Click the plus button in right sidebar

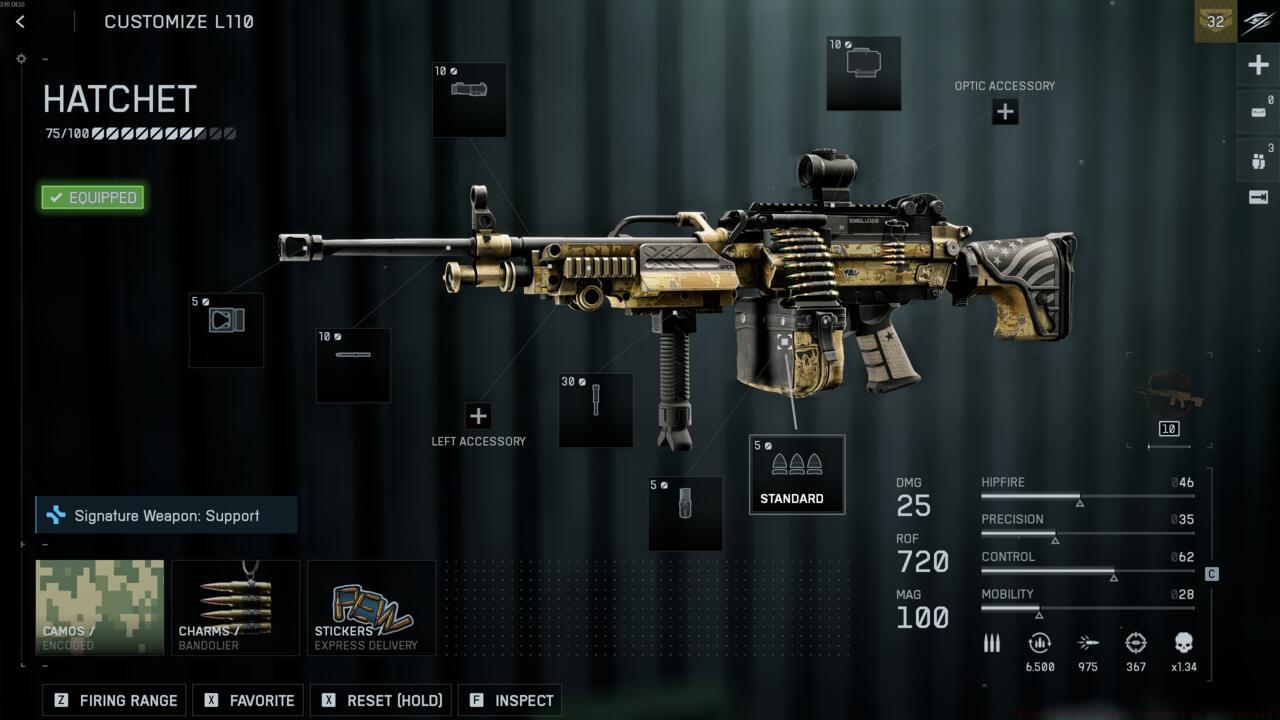click(x=1258, y=66)
